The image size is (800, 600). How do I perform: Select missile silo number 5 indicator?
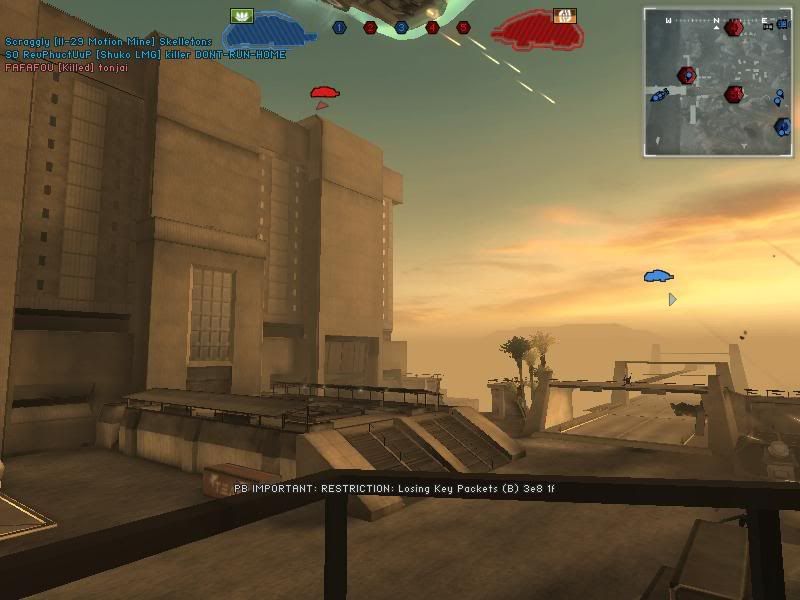click(463, 28)
